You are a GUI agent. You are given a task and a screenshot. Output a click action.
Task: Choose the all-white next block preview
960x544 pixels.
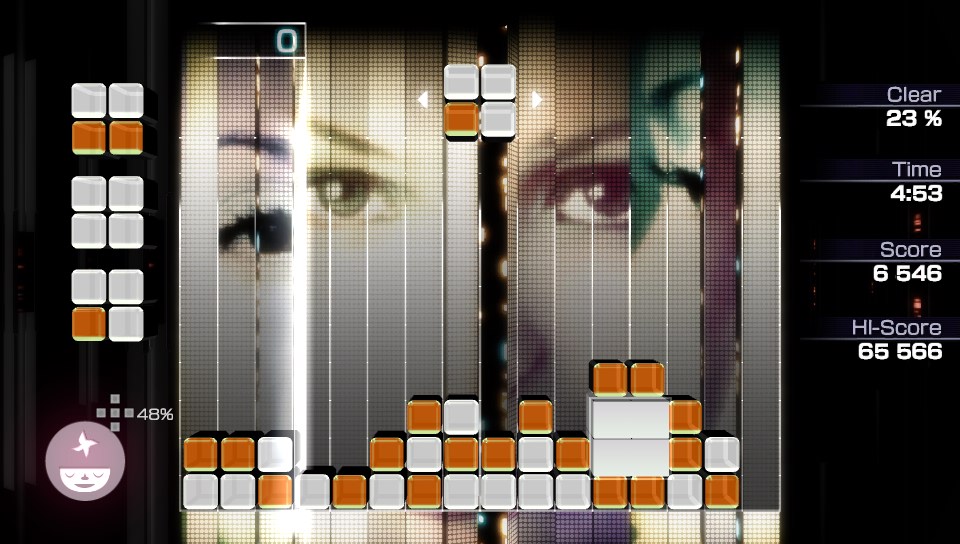108,211
